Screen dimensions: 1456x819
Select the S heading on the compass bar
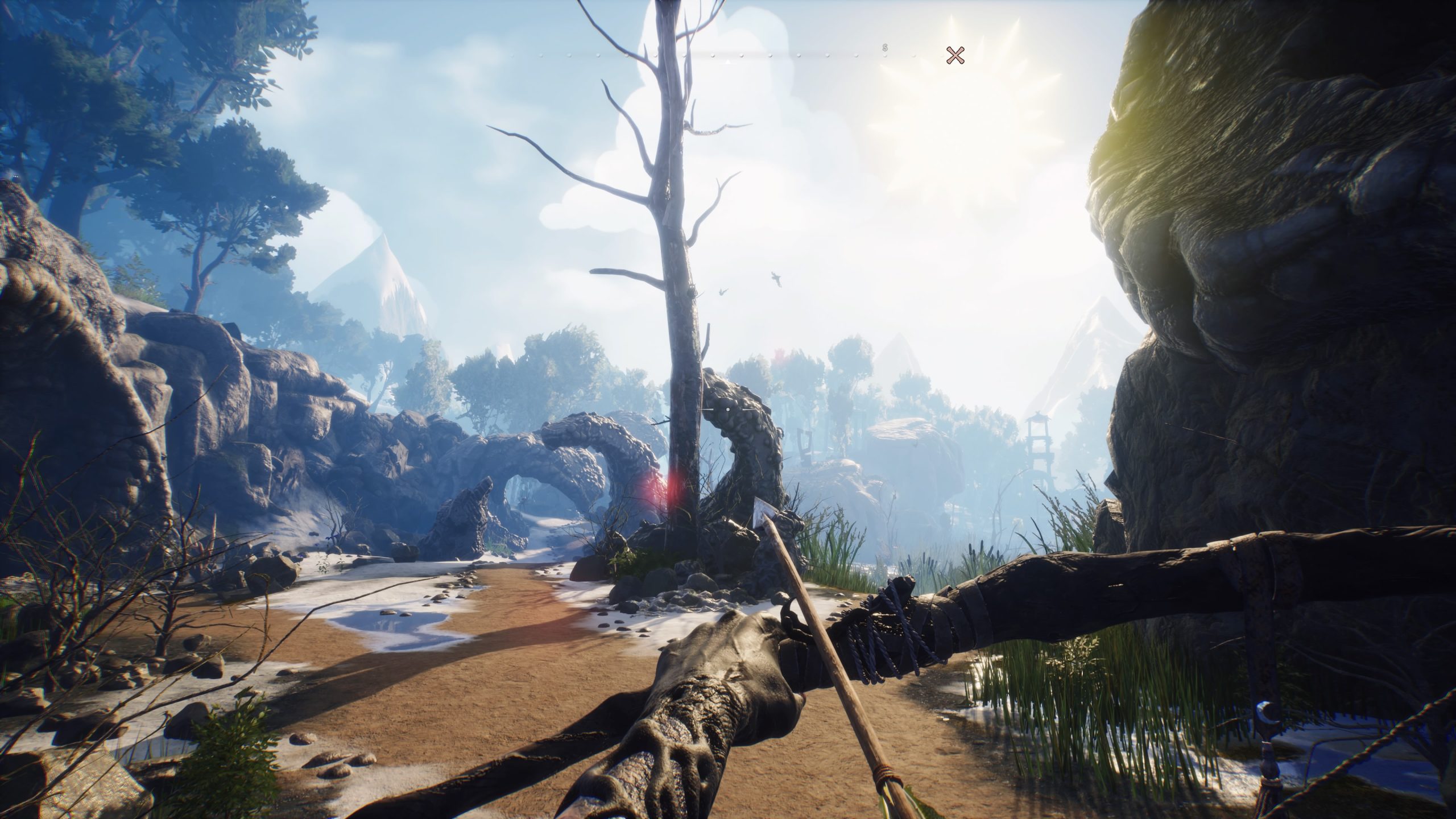coord(885,47)
